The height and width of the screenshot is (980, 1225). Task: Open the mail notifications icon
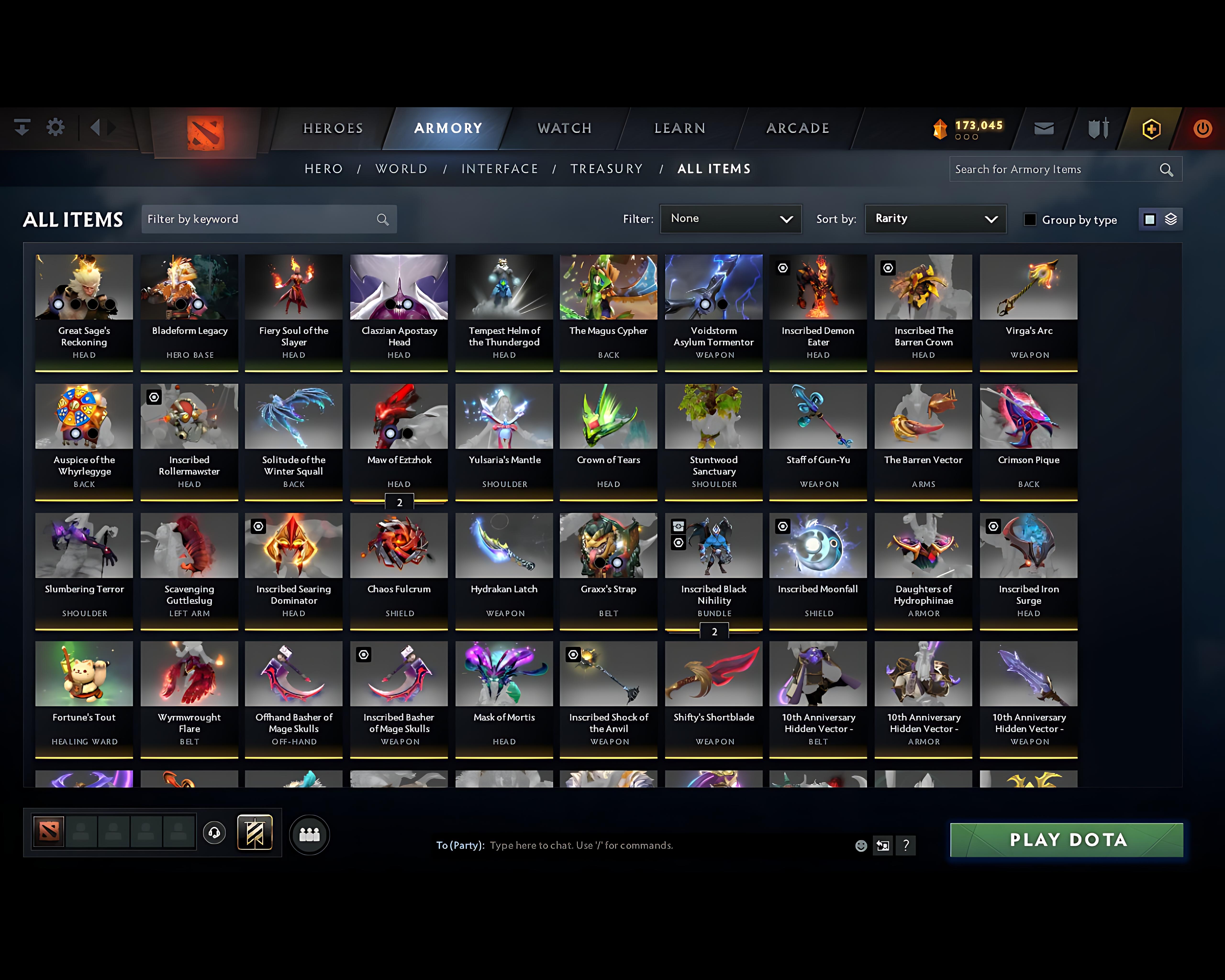point(1044,128)
